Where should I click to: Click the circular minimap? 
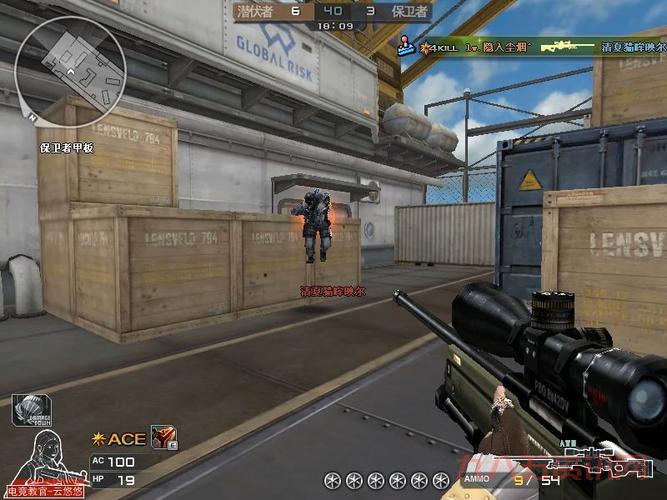(71, 62)
